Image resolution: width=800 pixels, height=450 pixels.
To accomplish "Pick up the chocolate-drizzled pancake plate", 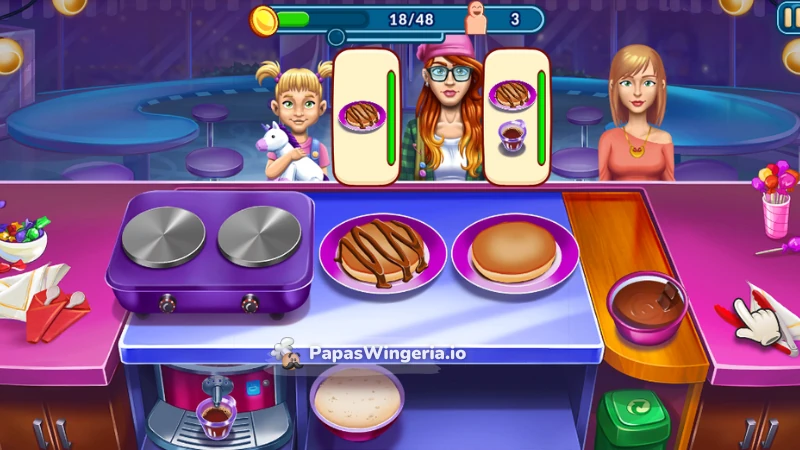I will [x=384, y=253].
